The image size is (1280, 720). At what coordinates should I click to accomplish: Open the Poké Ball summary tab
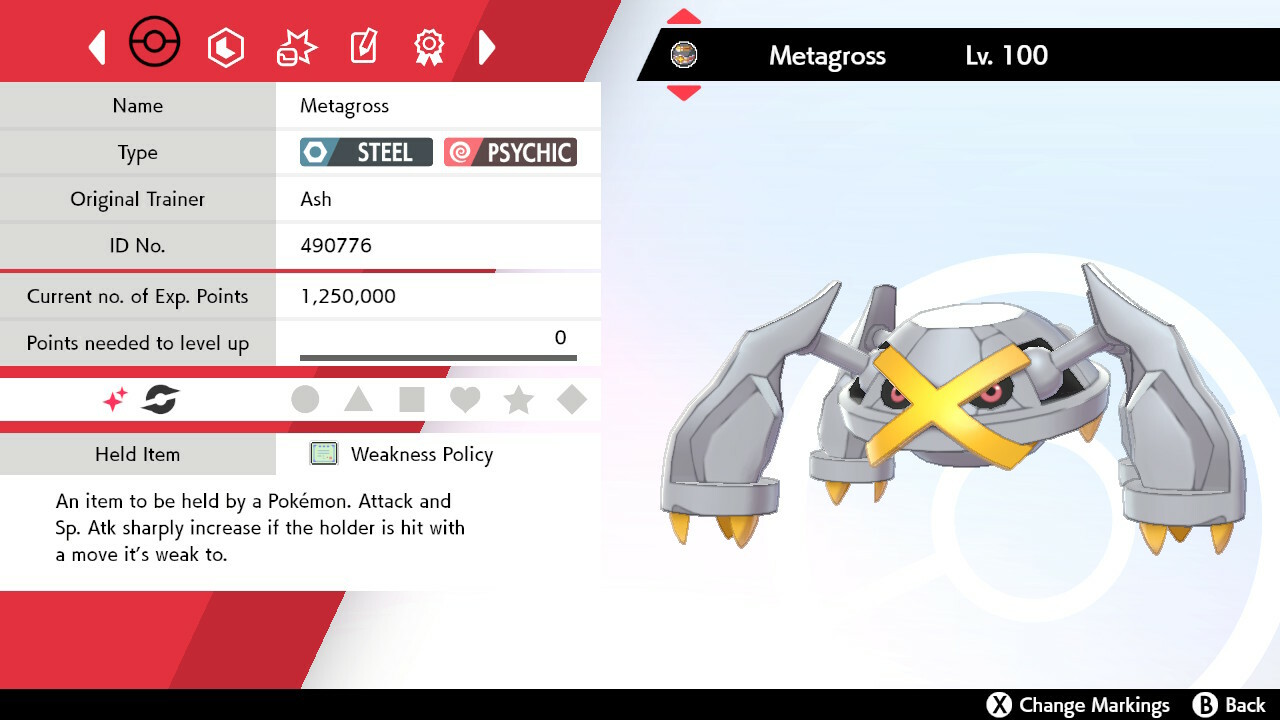pos(154,42)
